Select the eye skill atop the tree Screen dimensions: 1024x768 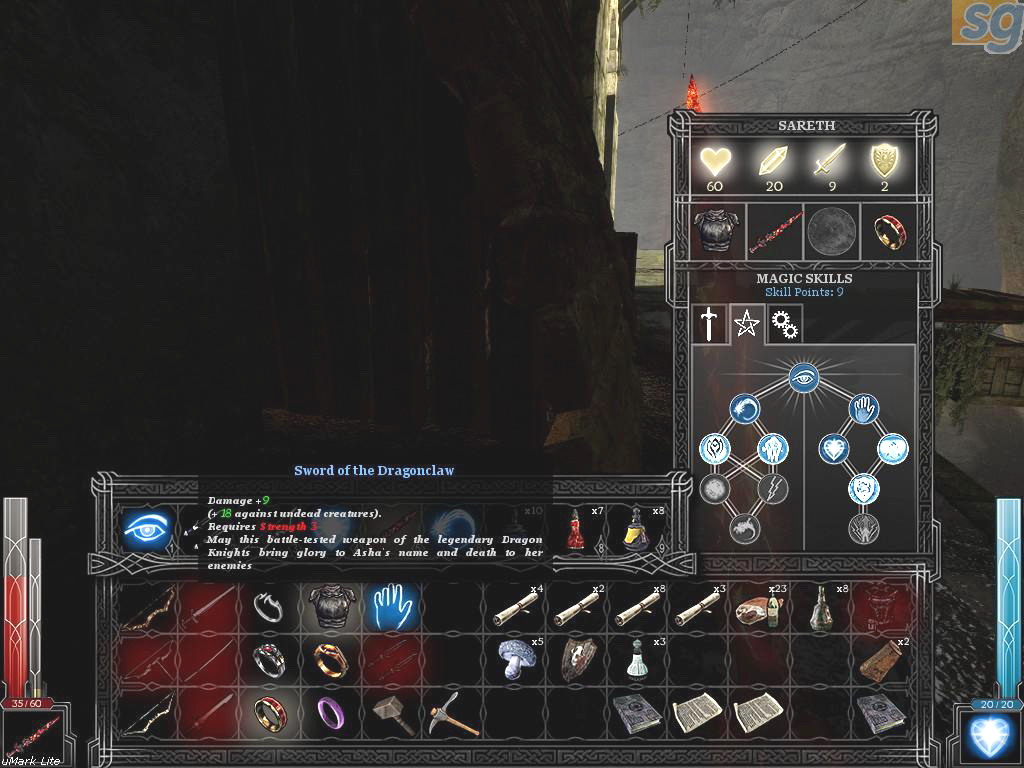(x=803, y=376)
